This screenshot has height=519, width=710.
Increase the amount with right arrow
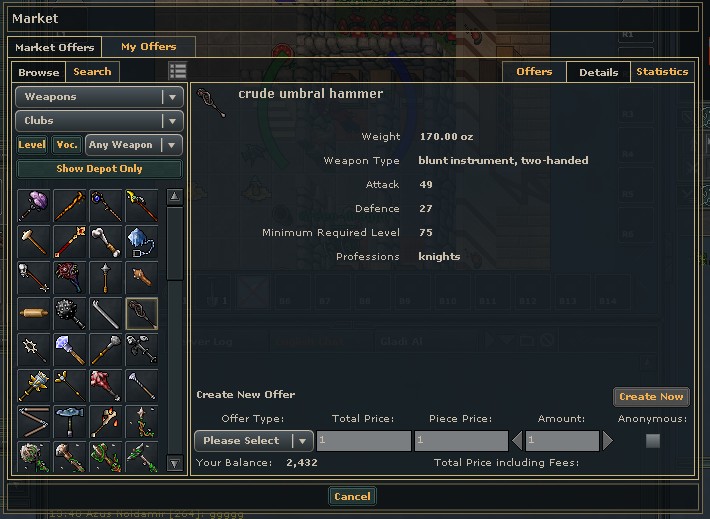[x=606, y=441]
